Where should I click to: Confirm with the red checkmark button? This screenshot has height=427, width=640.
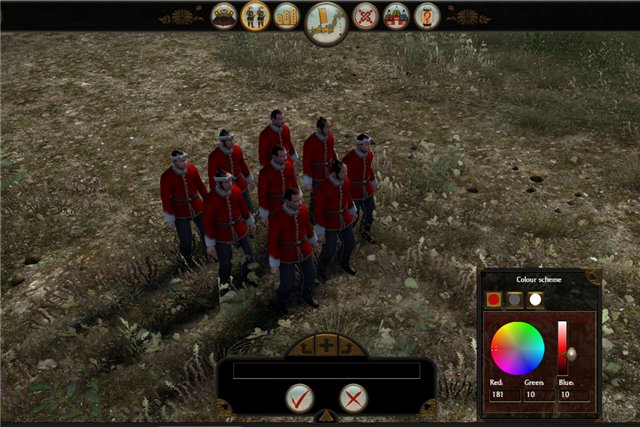tap(299, 398)
